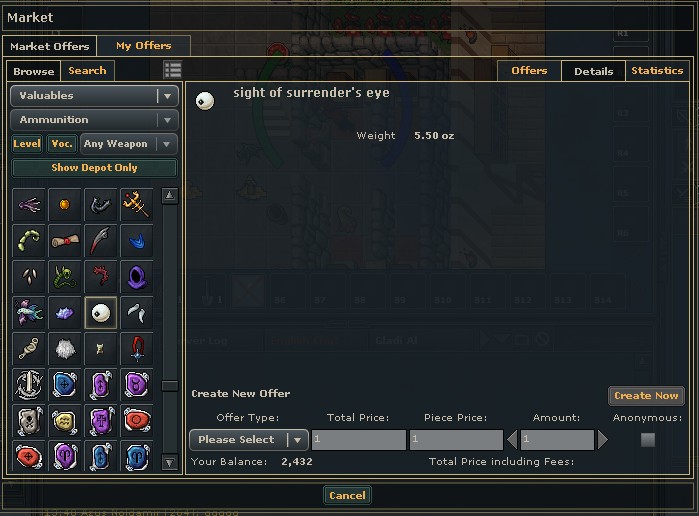Increase the amount with the right arrow
699x516 pixels.
click(x=603, y=440)
